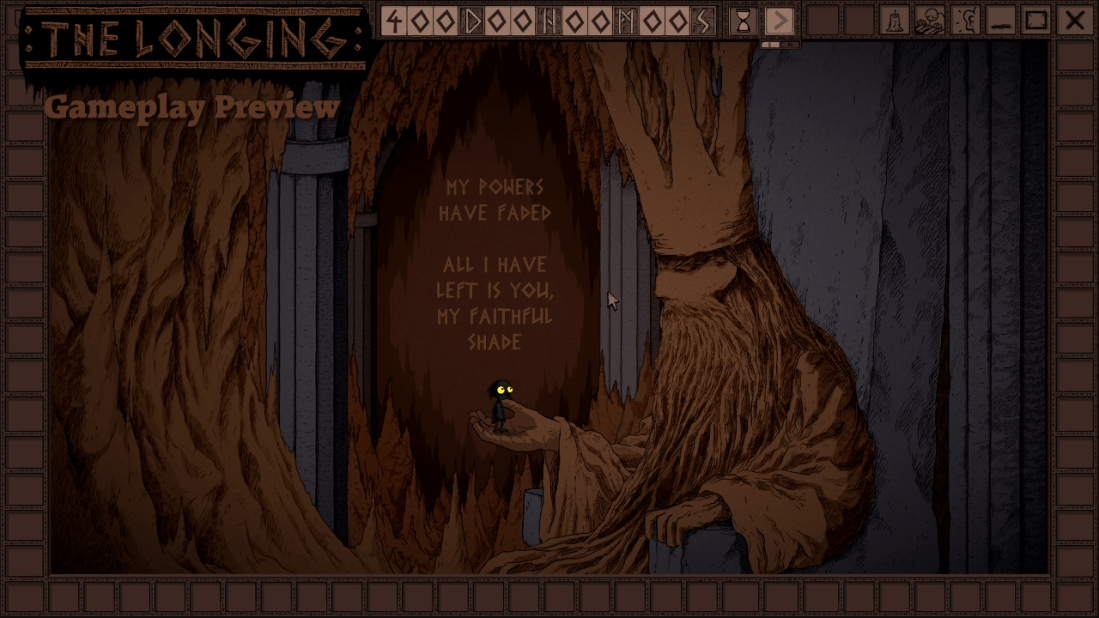The image size is (1099, 618).
Task: Click the arrow fast-forward button
Action: [779, 21]
